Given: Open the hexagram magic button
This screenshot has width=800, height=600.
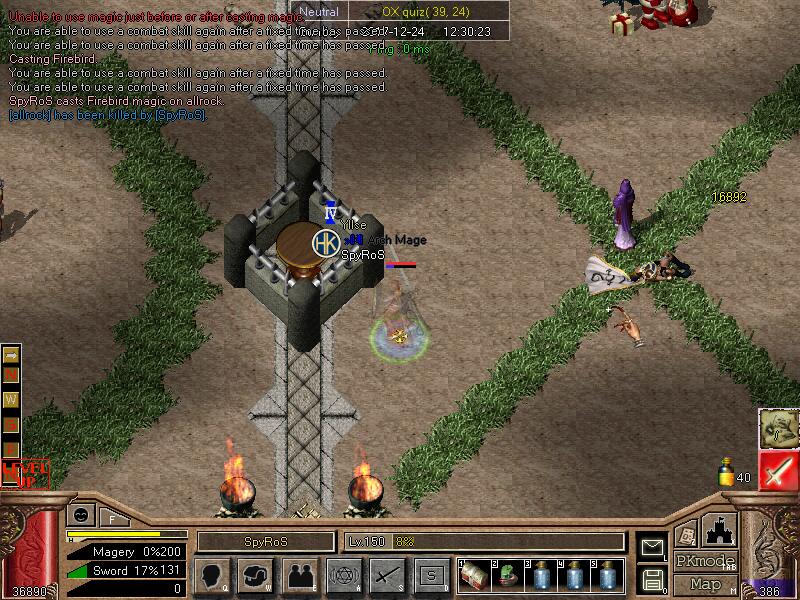Looking at the screenshot, I should pos(342,576).
